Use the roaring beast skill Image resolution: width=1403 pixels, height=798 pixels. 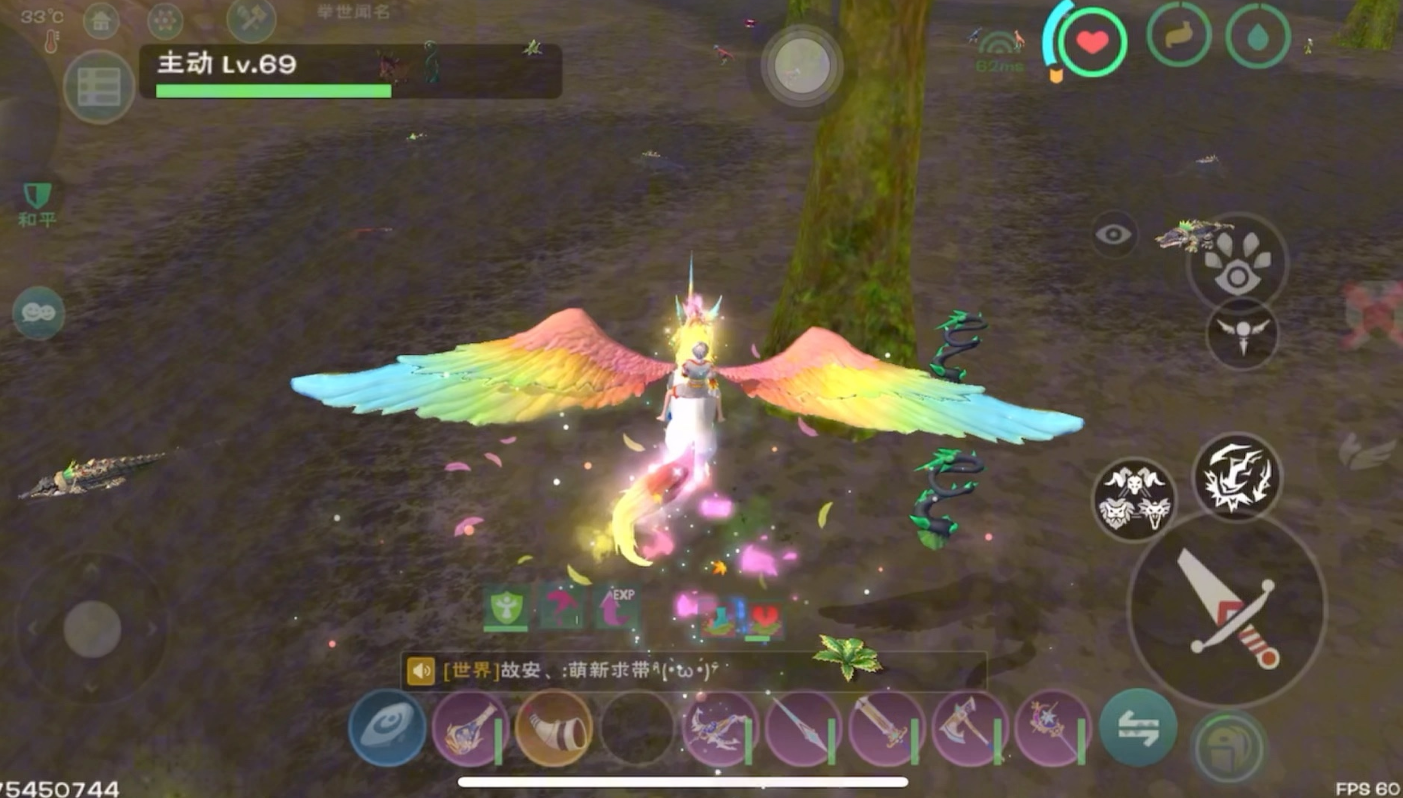(x=1237, y=477)
